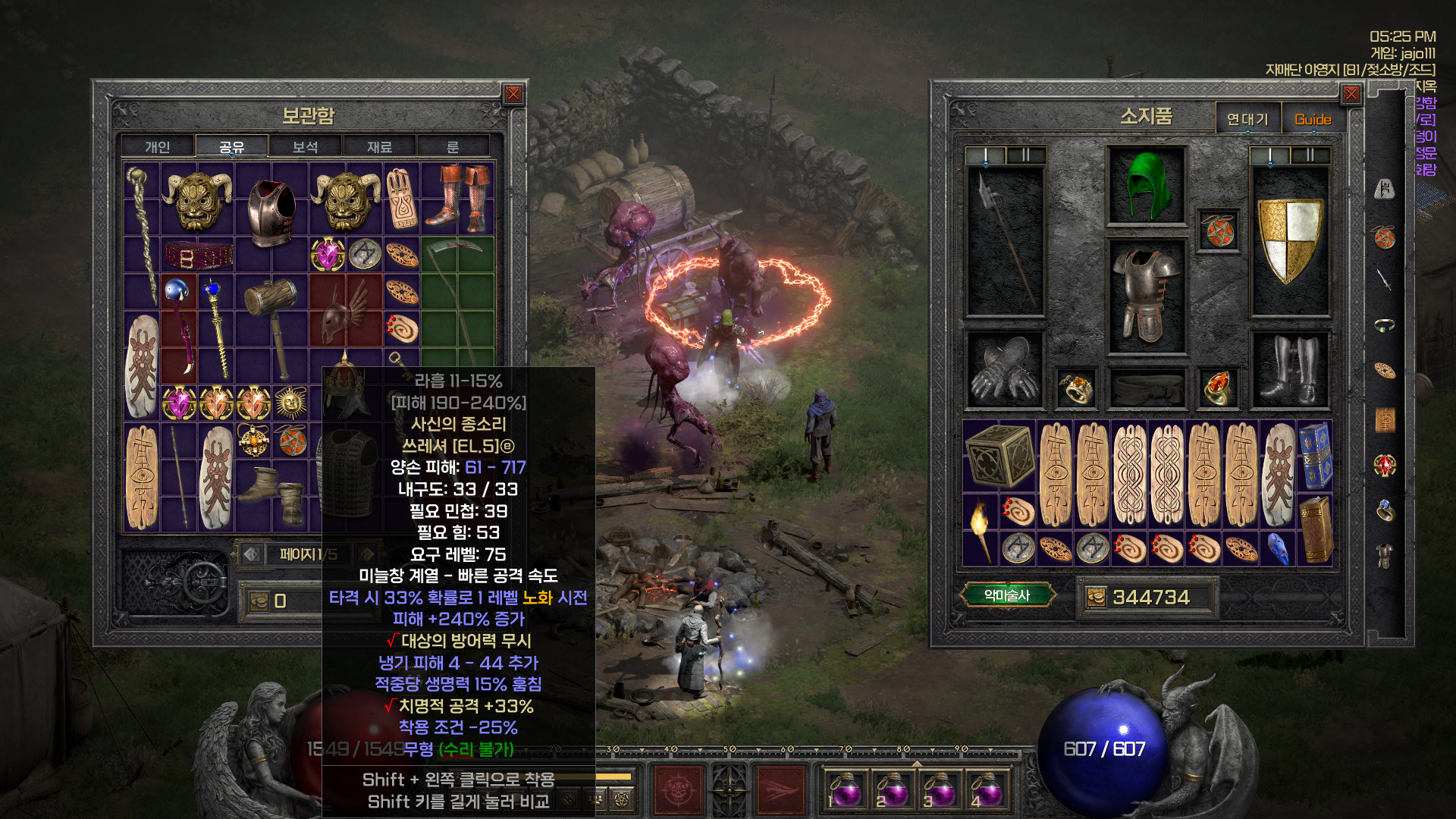Open the 보석 stash tab
Image resolution: width=1456 pixels, height=819 pixels.
tap(305, 146)
